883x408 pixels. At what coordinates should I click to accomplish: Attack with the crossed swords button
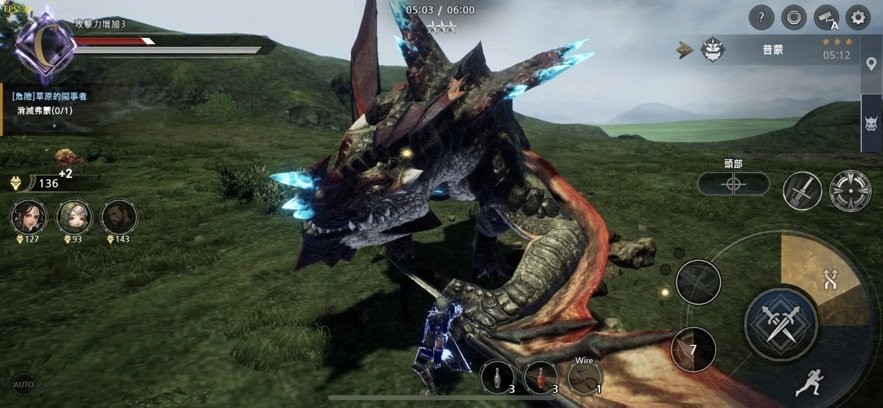pyautogui.click(x=781, y=323)
